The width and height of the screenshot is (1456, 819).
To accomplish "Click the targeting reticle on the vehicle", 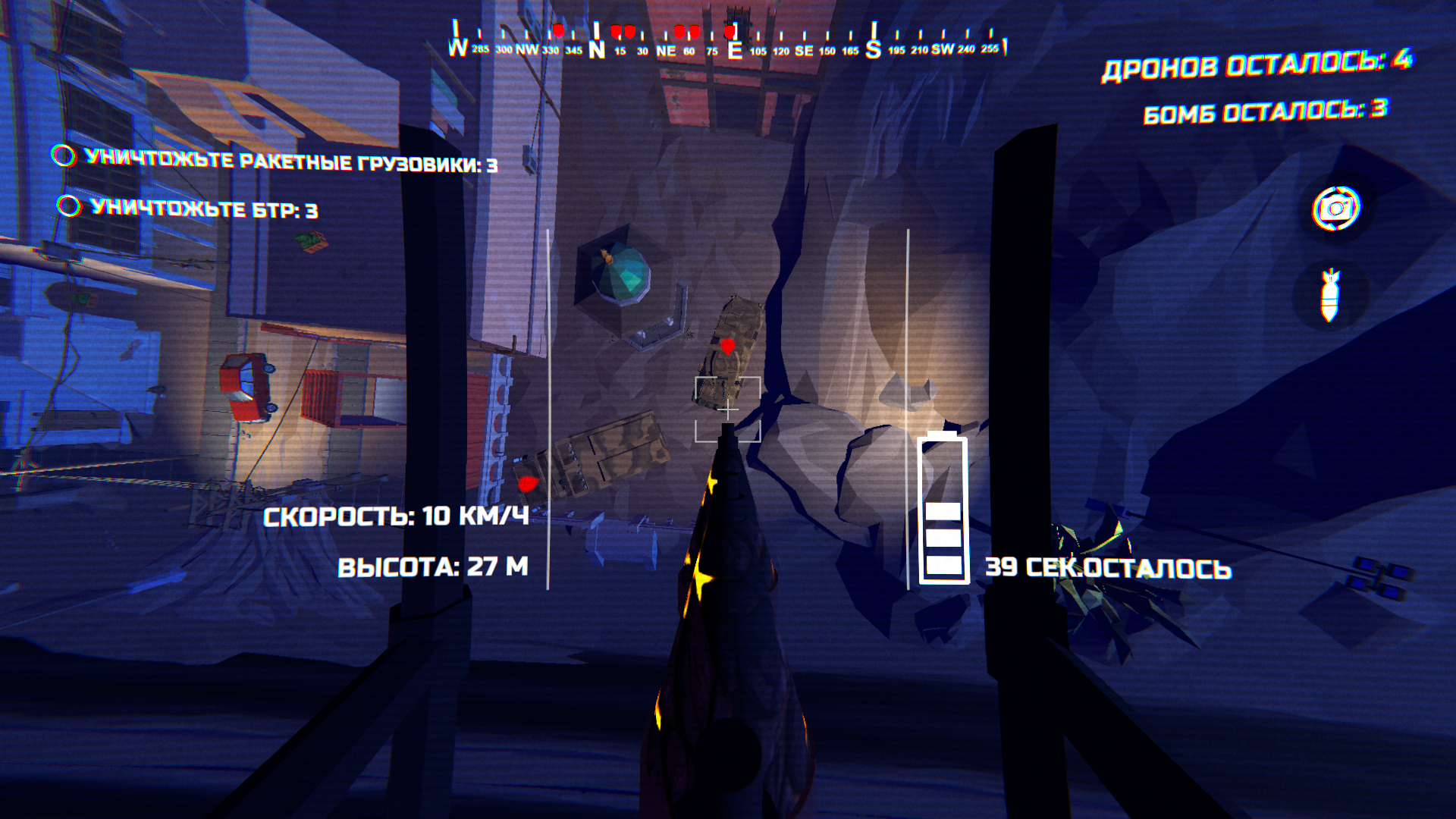I will [727, 408].
